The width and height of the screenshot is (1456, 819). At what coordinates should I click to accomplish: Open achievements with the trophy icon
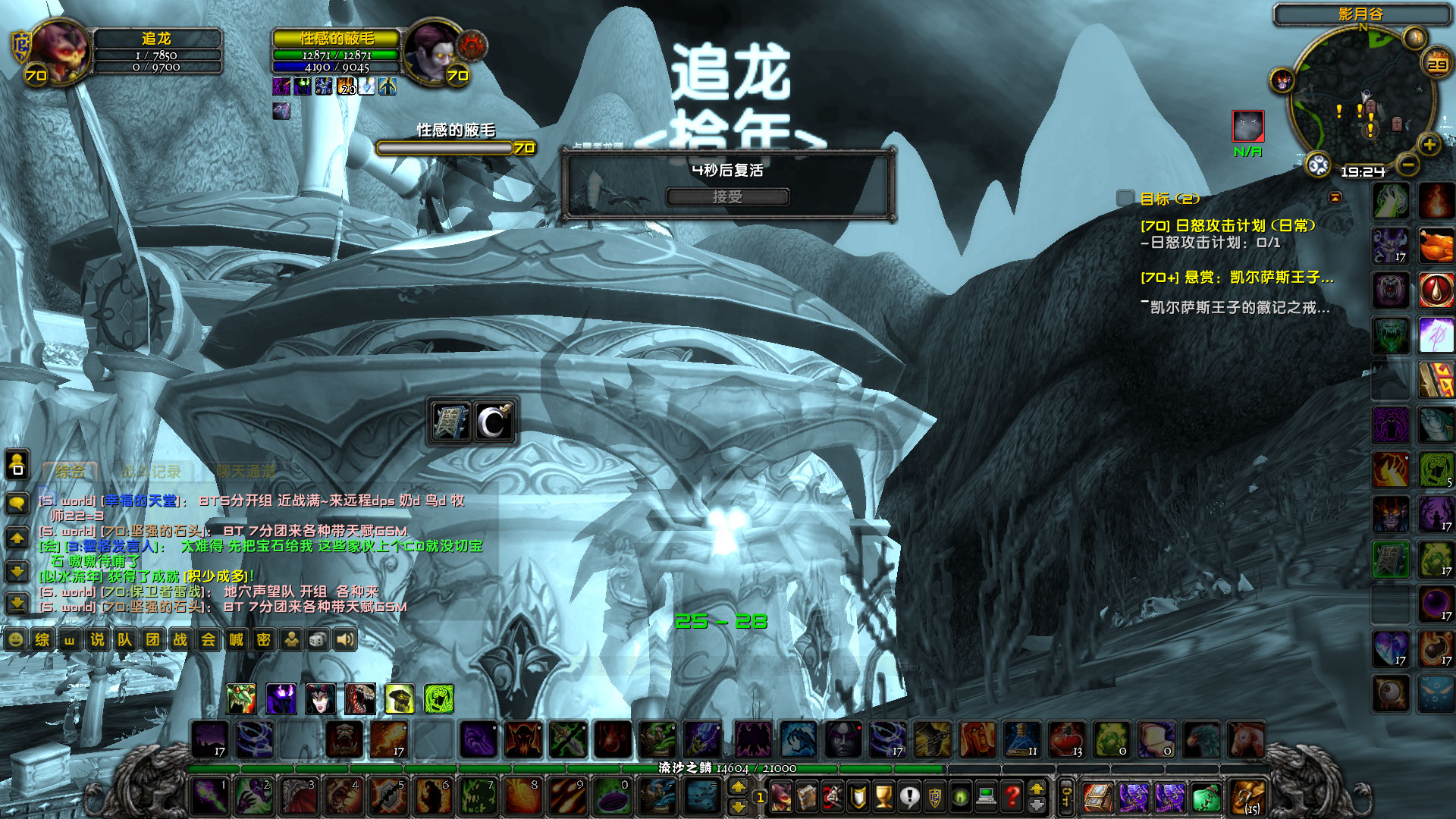coord(884,796)
